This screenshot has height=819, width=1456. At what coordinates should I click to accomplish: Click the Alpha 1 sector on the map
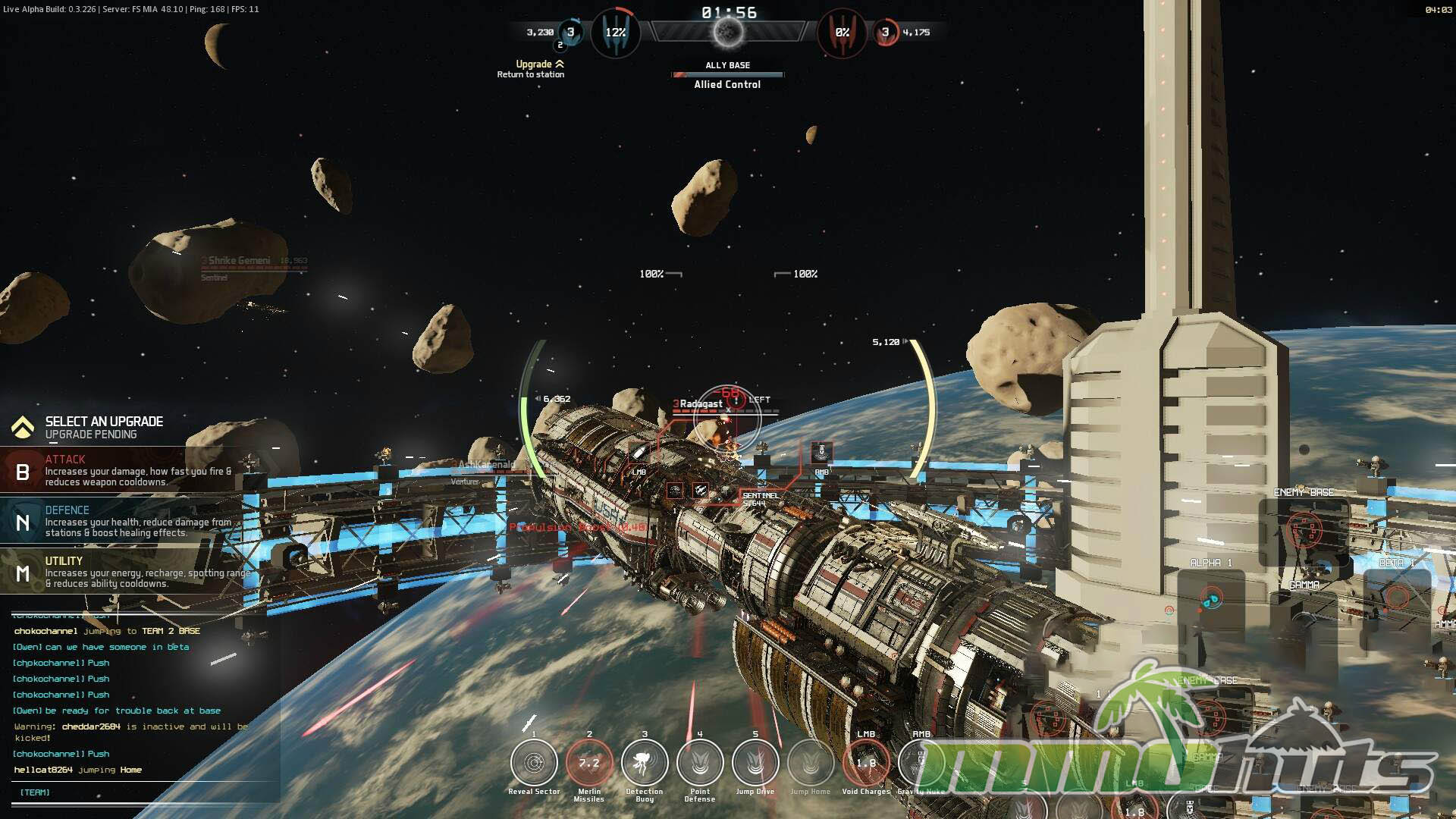click(1211, 598)
